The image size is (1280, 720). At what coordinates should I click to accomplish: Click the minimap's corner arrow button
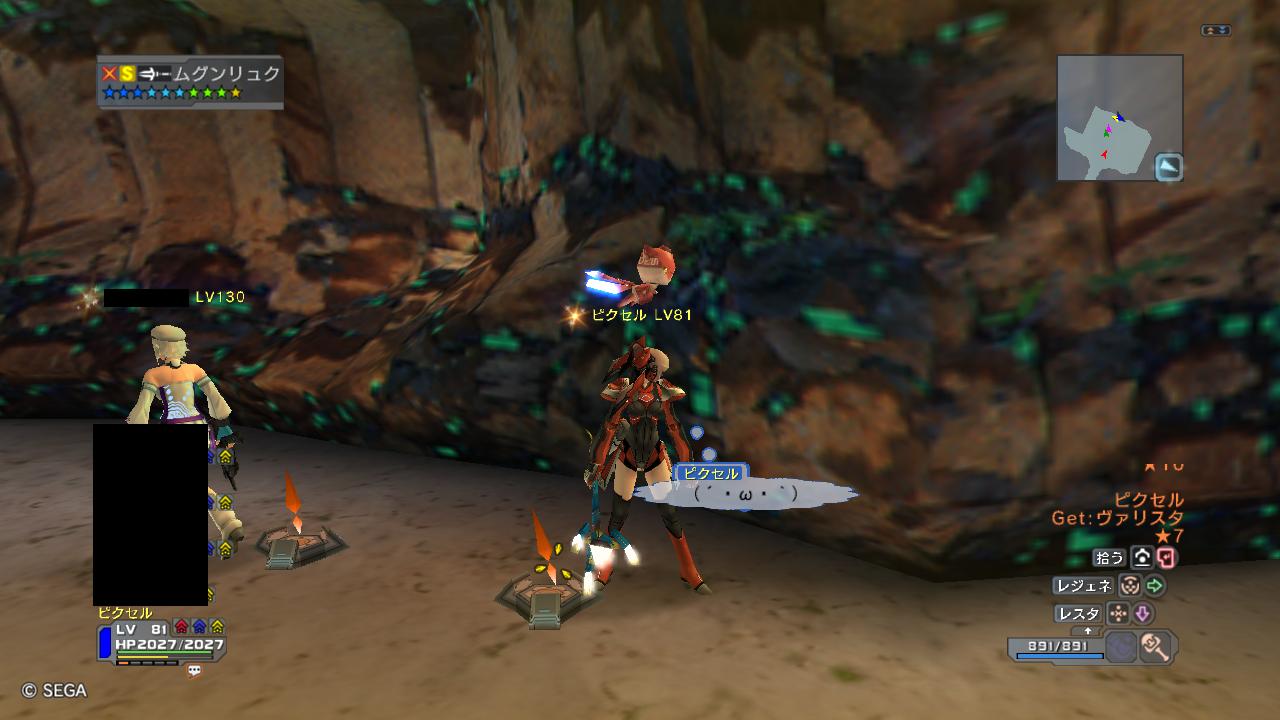click(x=1168, y=167)
